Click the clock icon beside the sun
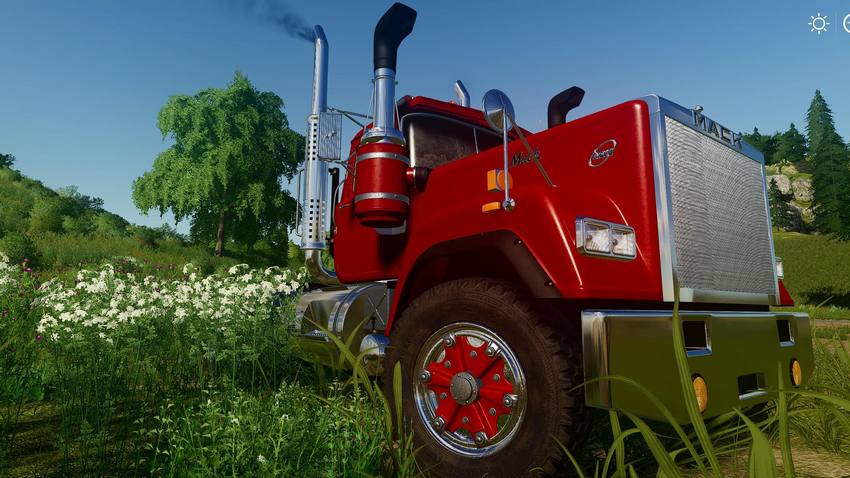This screenshot has width=850, height=478. click(846, 23)
